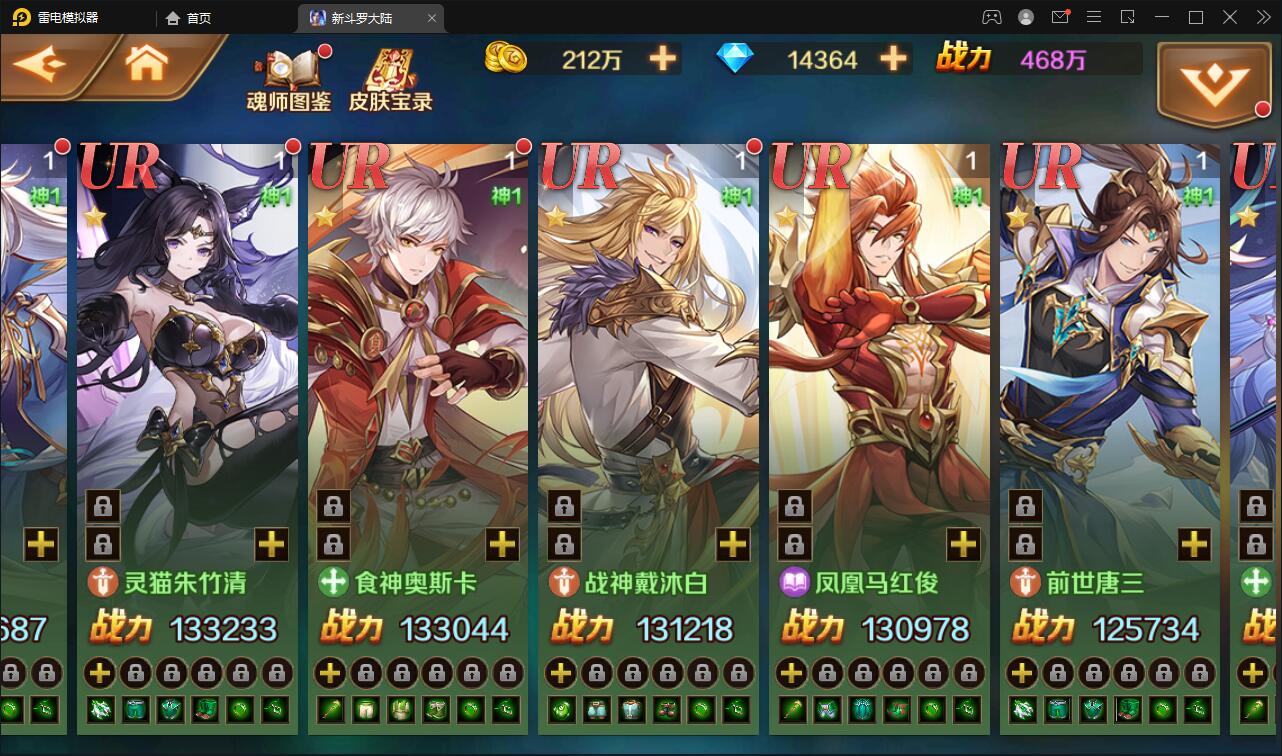This screenshot has width=1282, height=756.
Task: Toggle the upper lock on 灵猫朱竹清 card
Action: point(102,507)
